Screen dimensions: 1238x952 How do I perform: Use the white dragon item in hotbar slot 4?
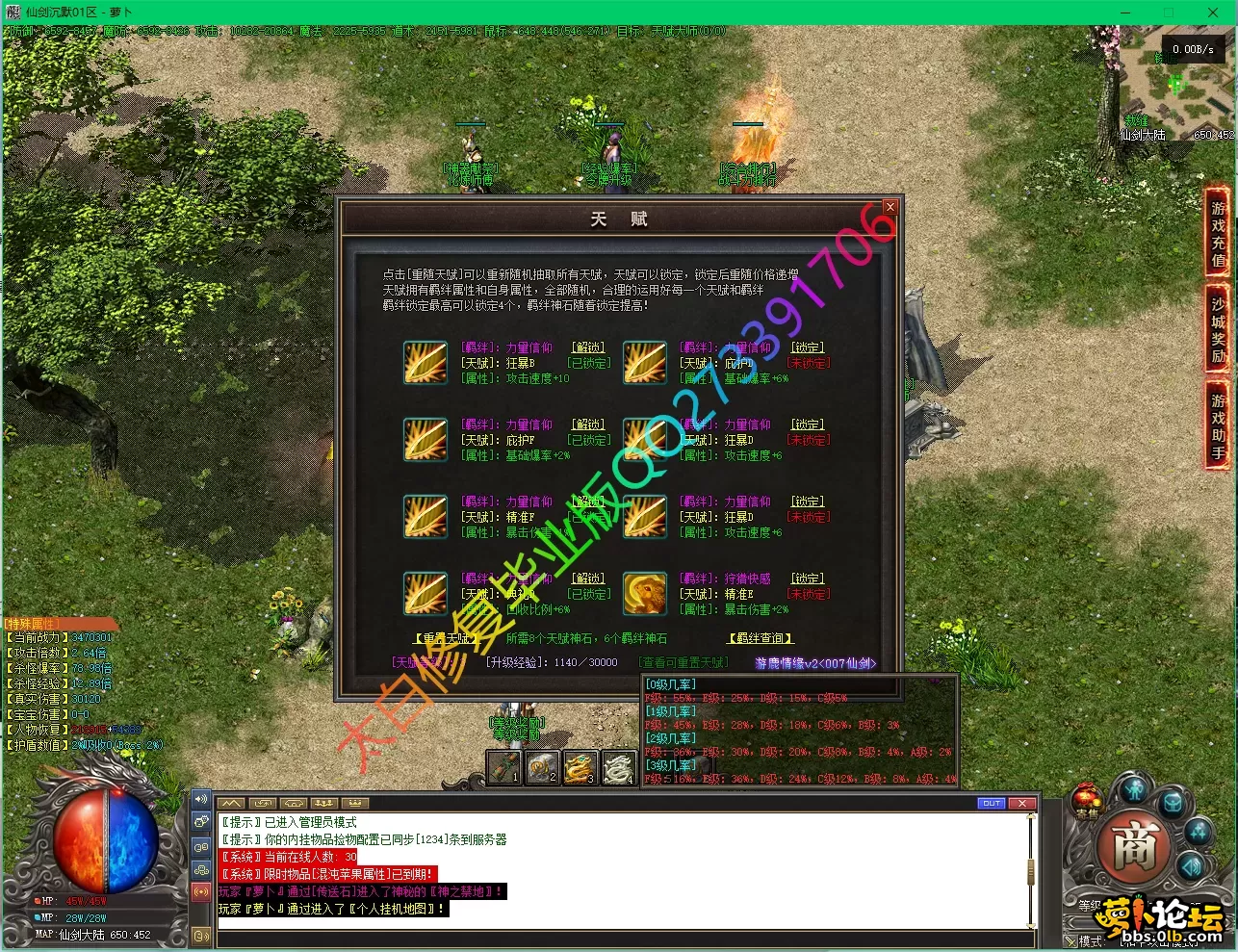pyautogui.click(x=618, y=768)
